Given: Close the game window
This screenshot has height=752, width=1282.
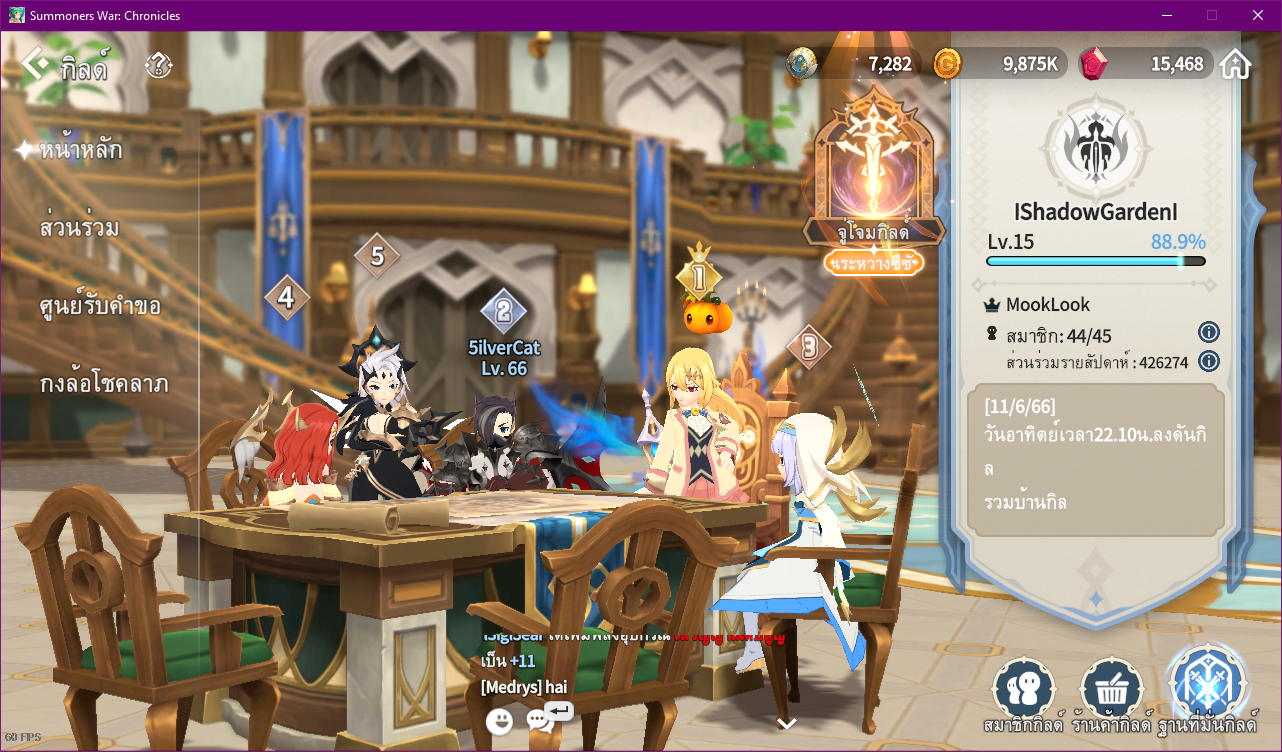Looking at the screenshot, I should point(1257,15).
